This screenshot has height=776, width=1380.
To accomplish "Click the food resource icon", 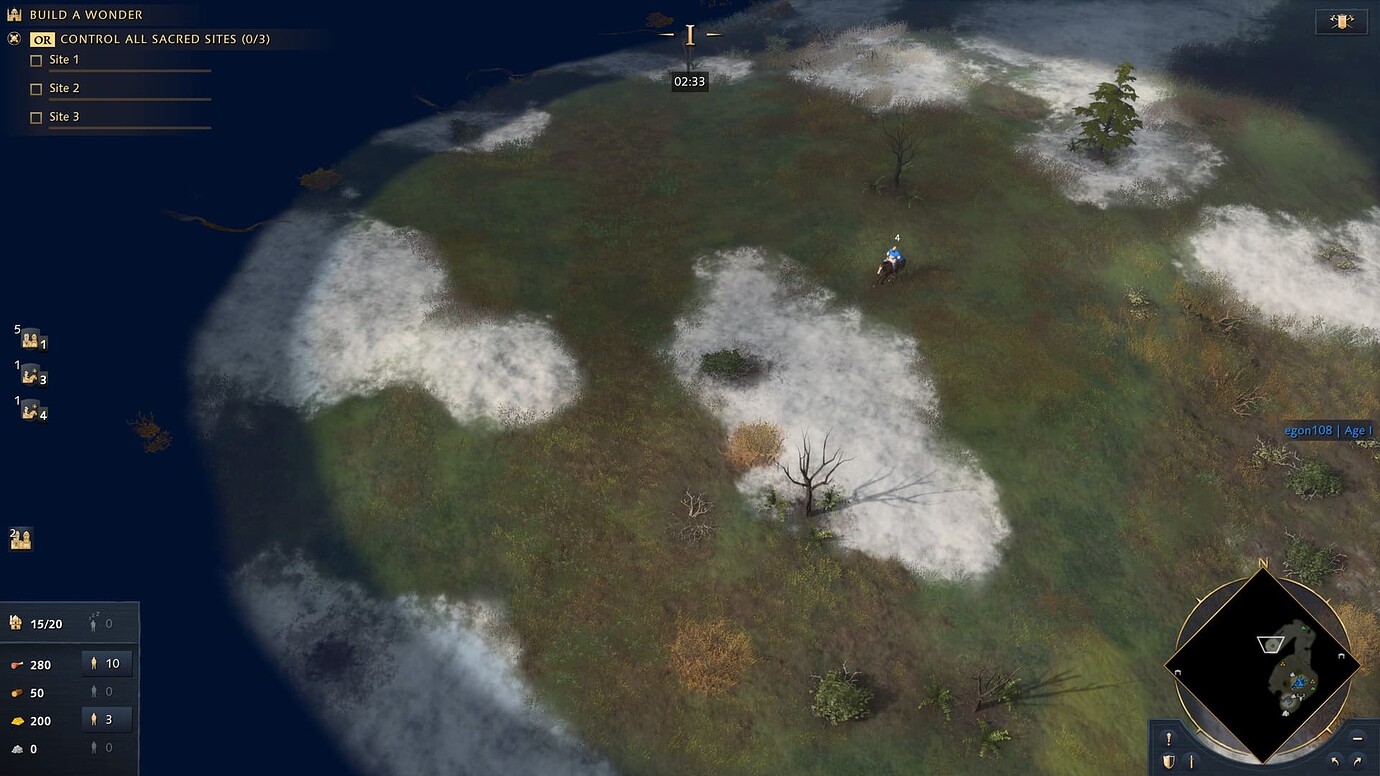I will (17, 663).
